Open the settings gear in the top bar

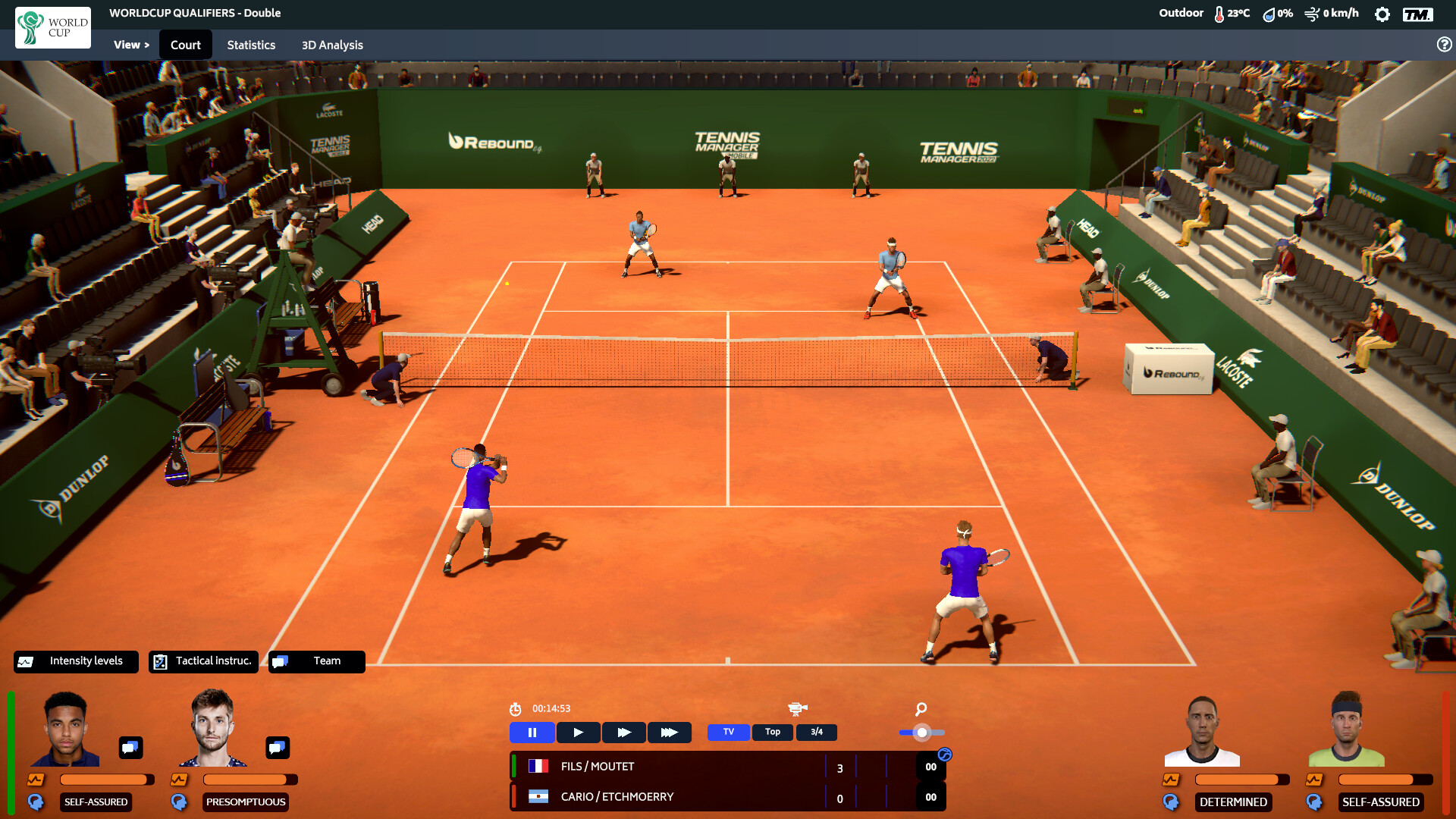1382,13
